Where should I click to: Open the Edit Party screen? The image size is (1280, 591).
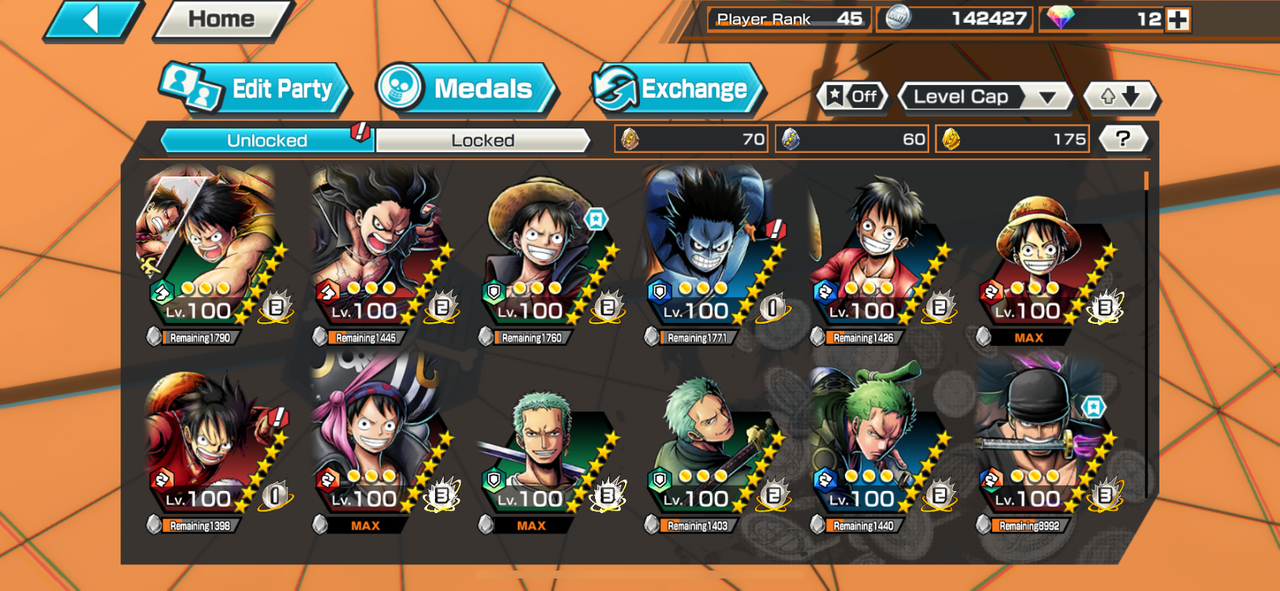click(x=256, y=89)
